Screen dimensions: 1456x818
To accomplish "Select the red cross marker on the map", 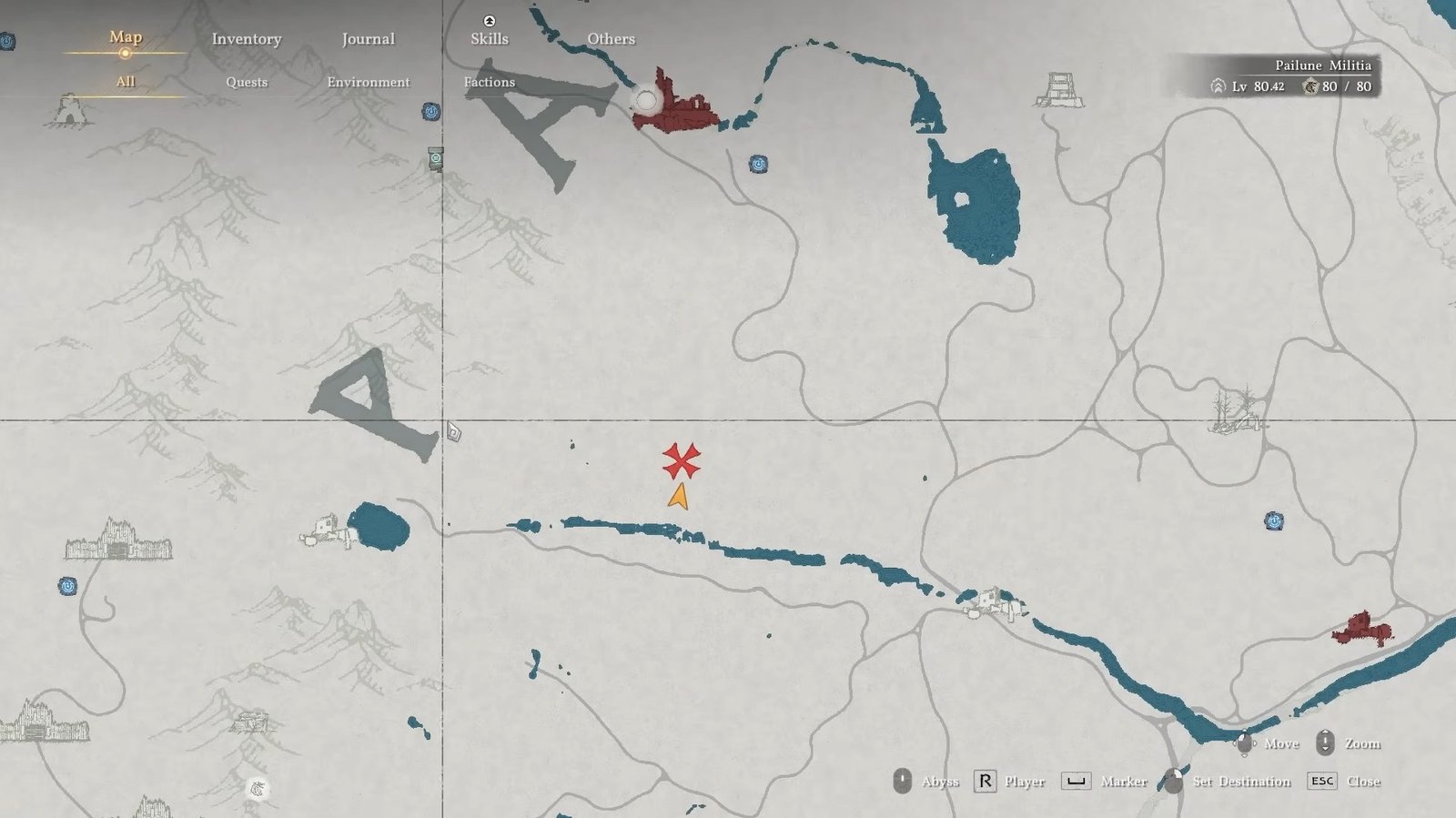I will tap(681, 461).
